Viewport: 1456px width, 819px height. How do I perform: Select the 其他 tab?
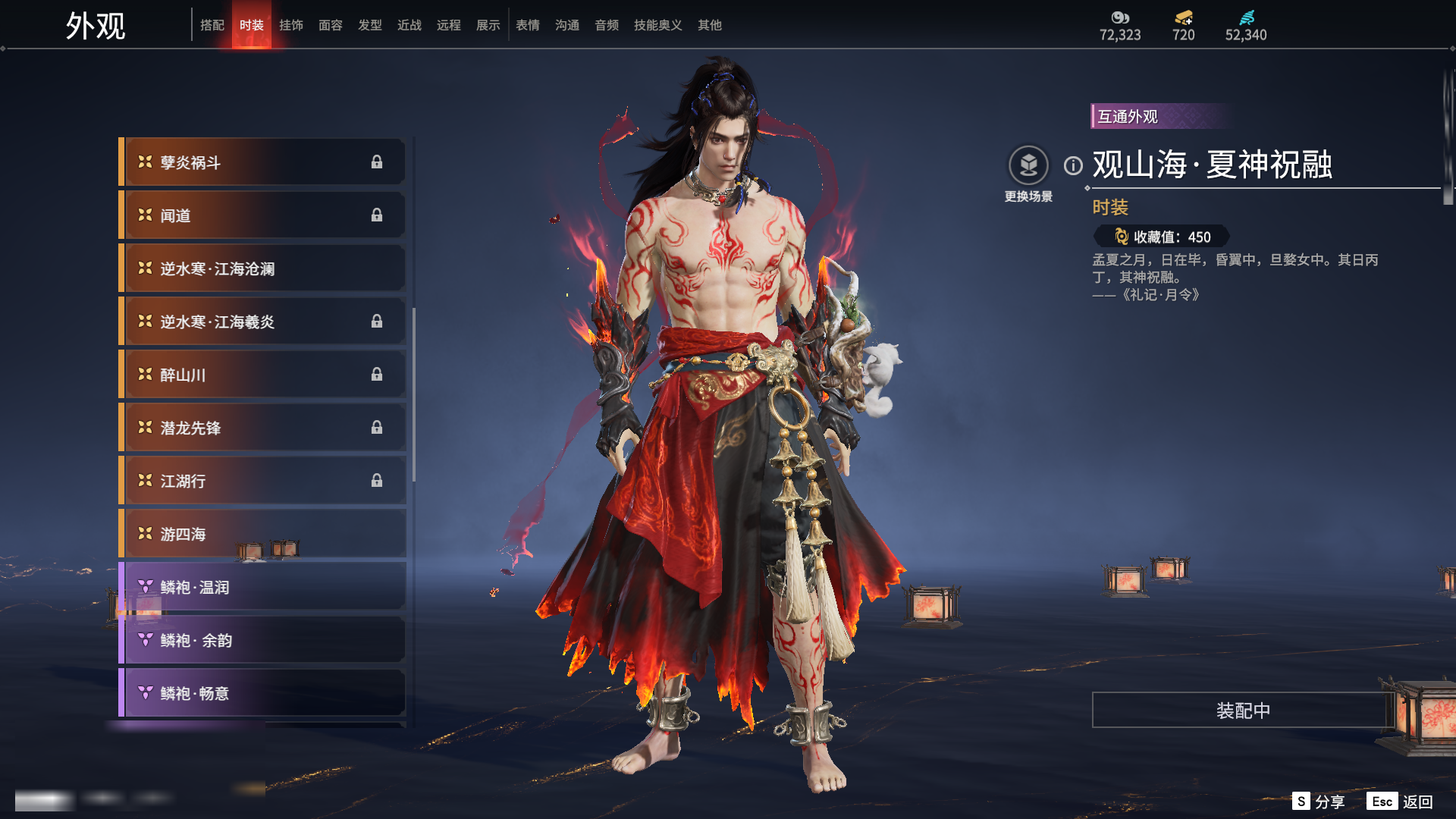pyautogui.click(x=709, y=25)
